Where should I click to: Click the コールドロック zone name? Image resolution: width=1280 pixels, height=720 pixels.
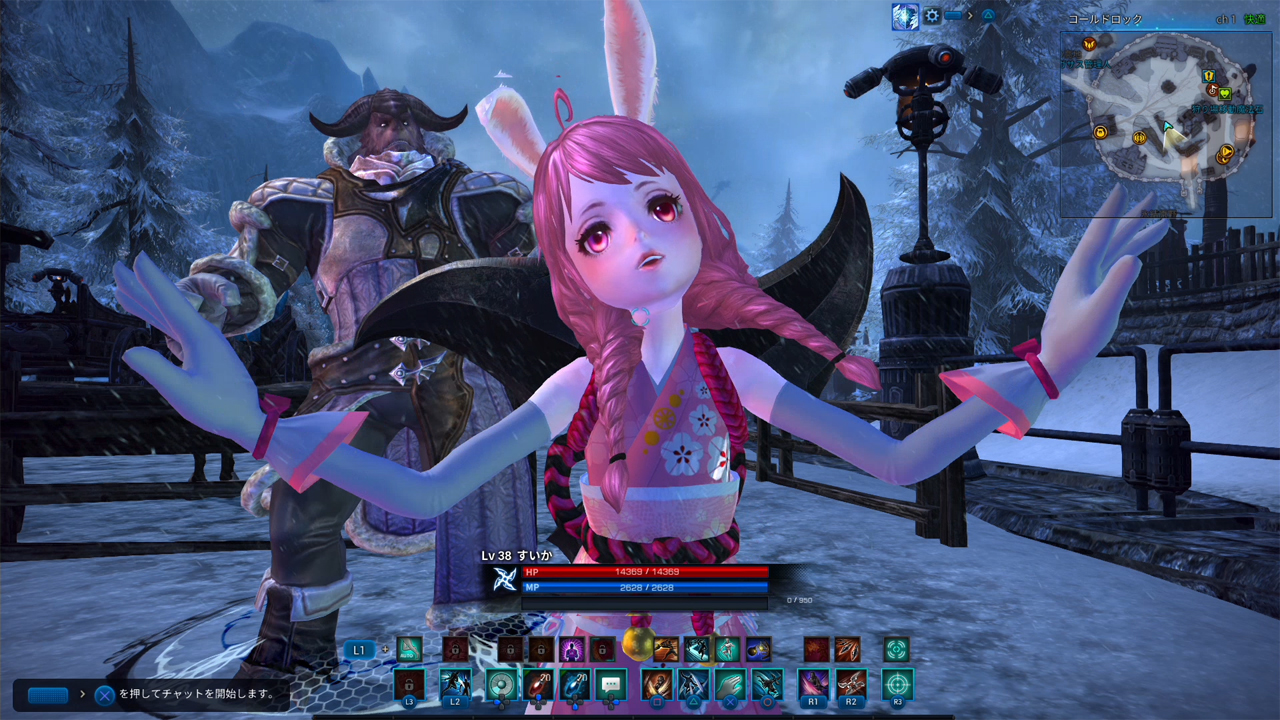[1105, 19]
